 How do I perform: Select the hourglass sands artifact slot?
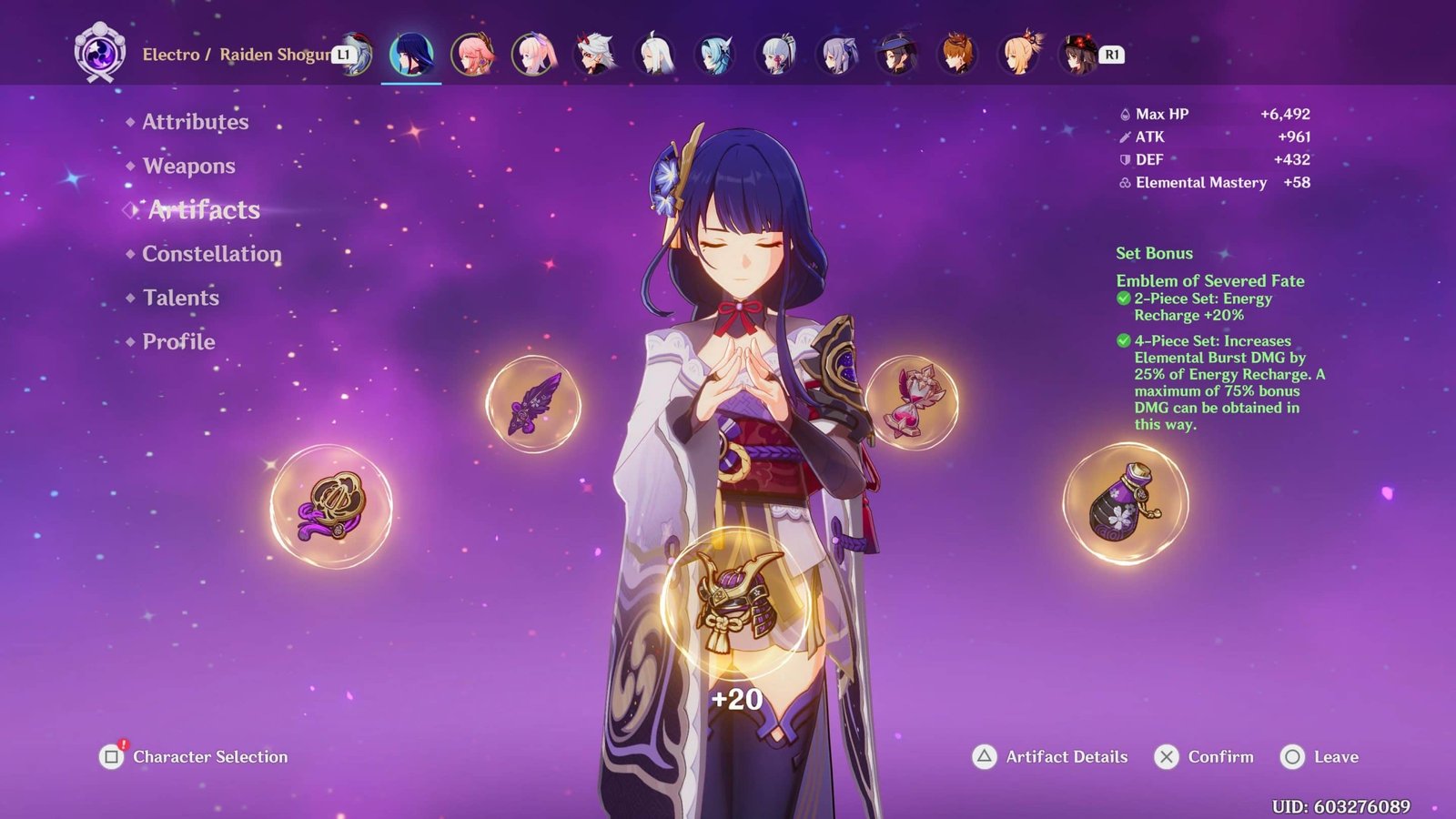(x=911, y=402)
